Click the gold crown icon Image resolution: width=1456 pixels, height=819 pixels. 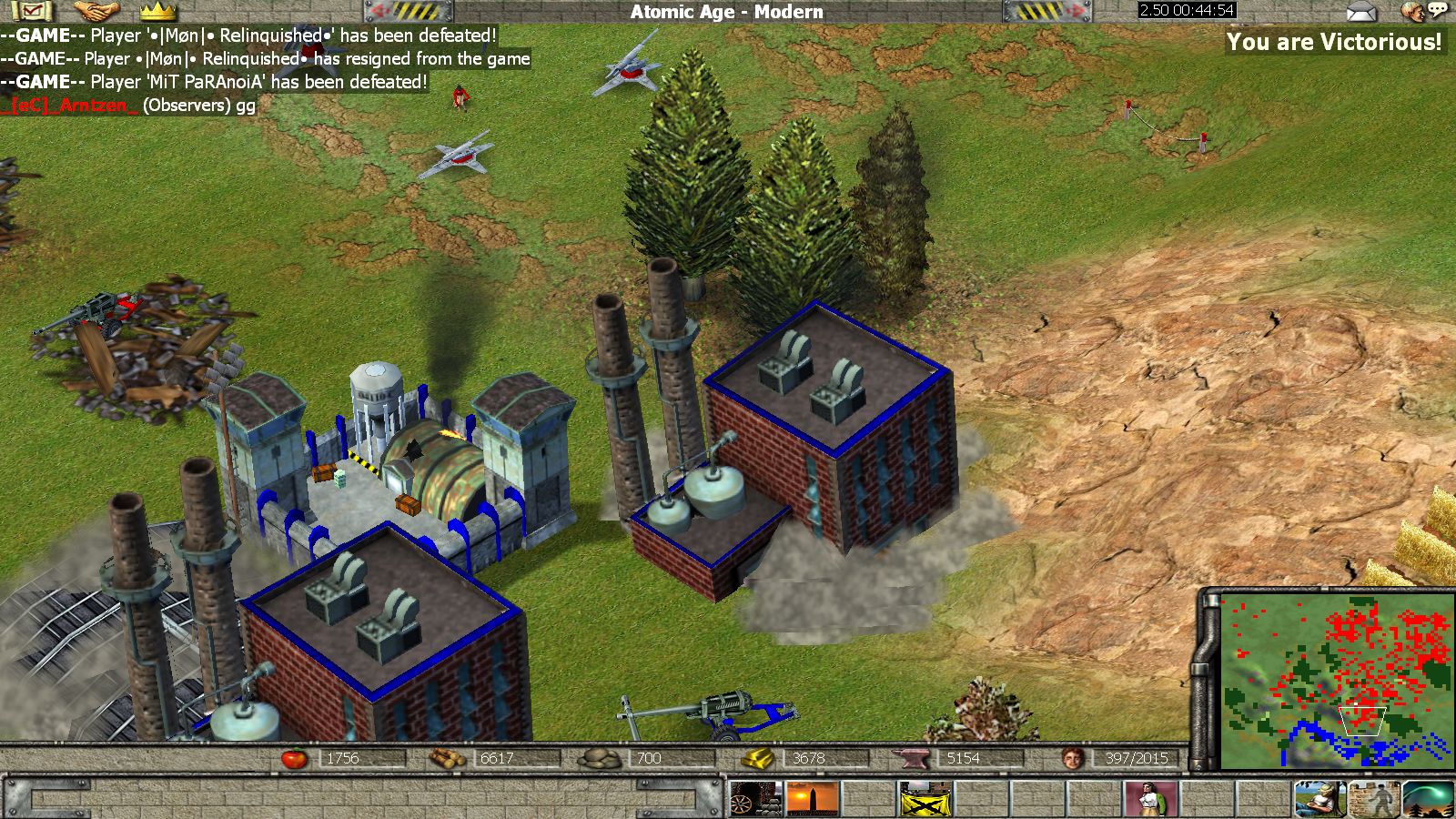pyautogui.click(x=157, y=11)
